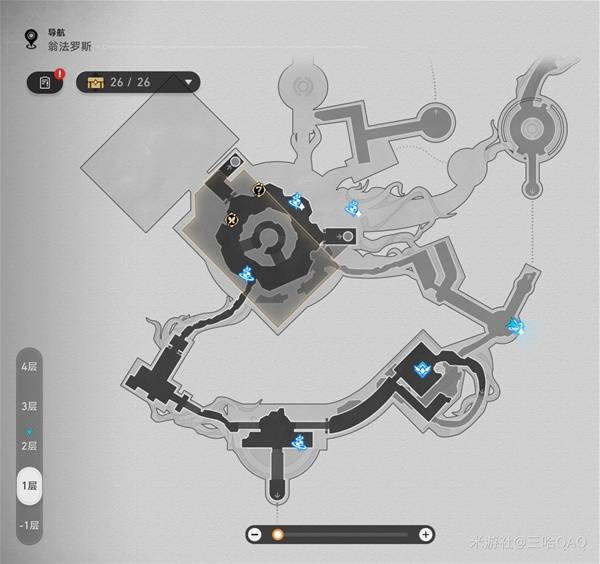The width and height of the screenshot is (600, 564).
Task: Switch to basement floor -1层
Action: point(30,525)
